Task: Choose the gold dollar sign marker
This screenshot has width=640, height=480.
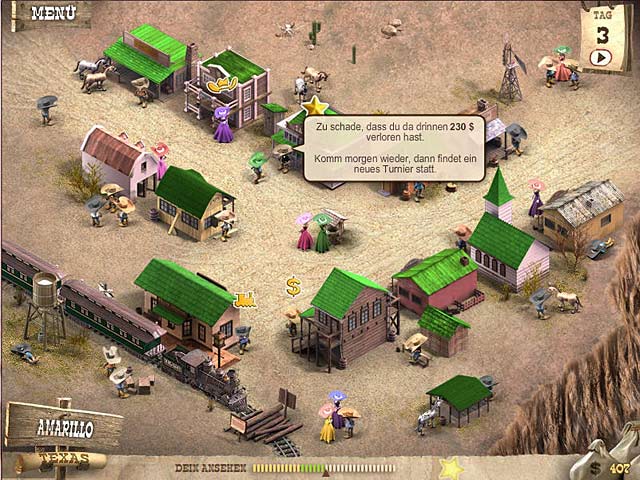Action: (293, 287)
